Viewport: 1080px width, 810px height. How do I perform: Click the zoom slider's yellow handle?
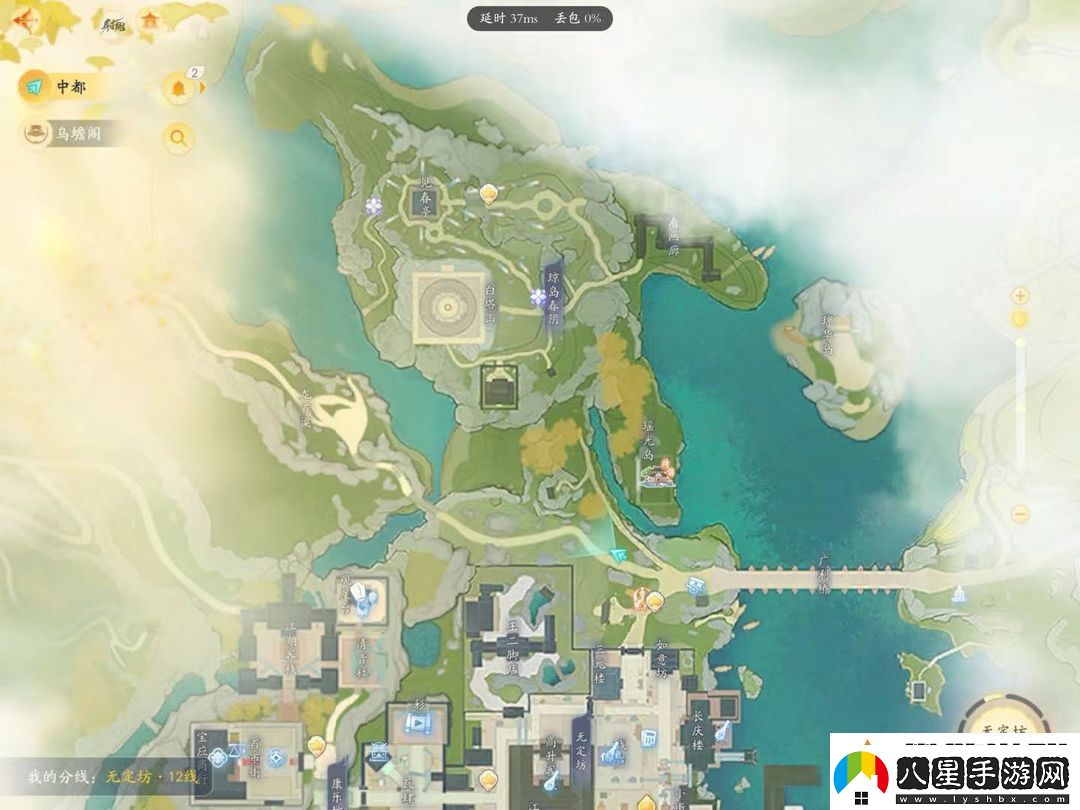coord(1020,319)
